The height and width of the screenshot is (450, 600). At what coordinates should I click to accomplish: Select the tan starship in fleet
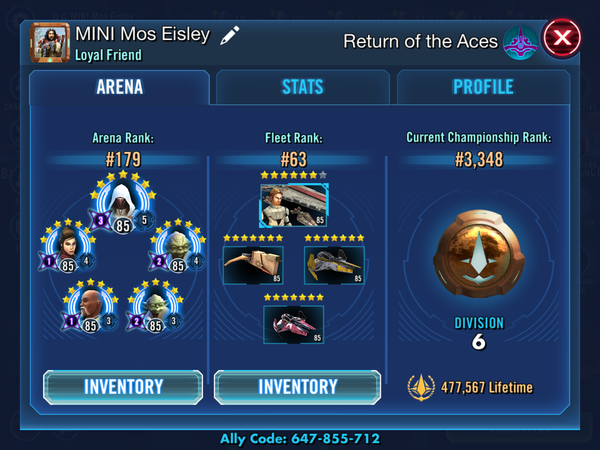[252, 265]
